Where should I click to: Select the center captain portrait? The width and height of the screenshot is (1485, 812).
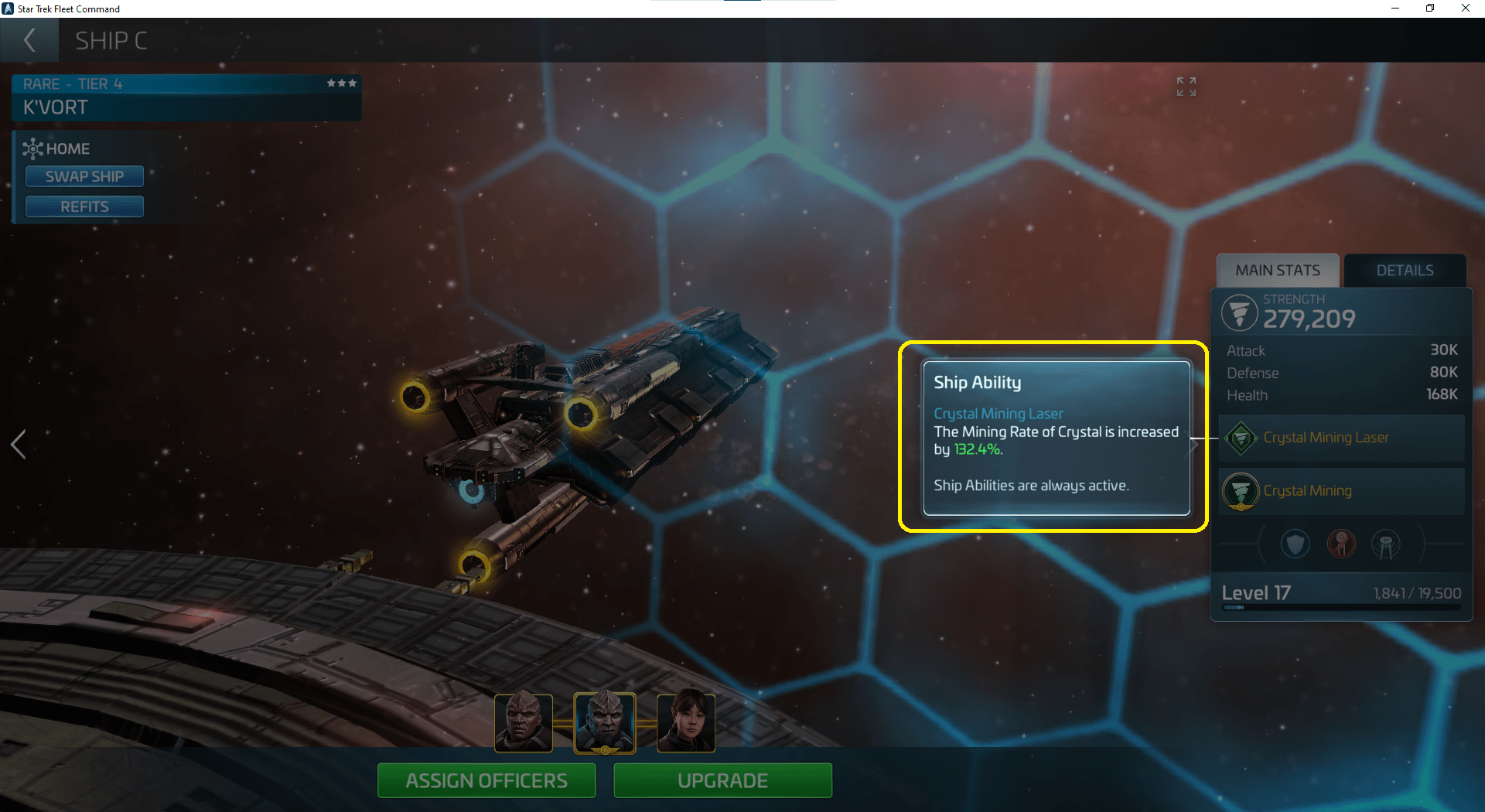click(x=605, y=722)
